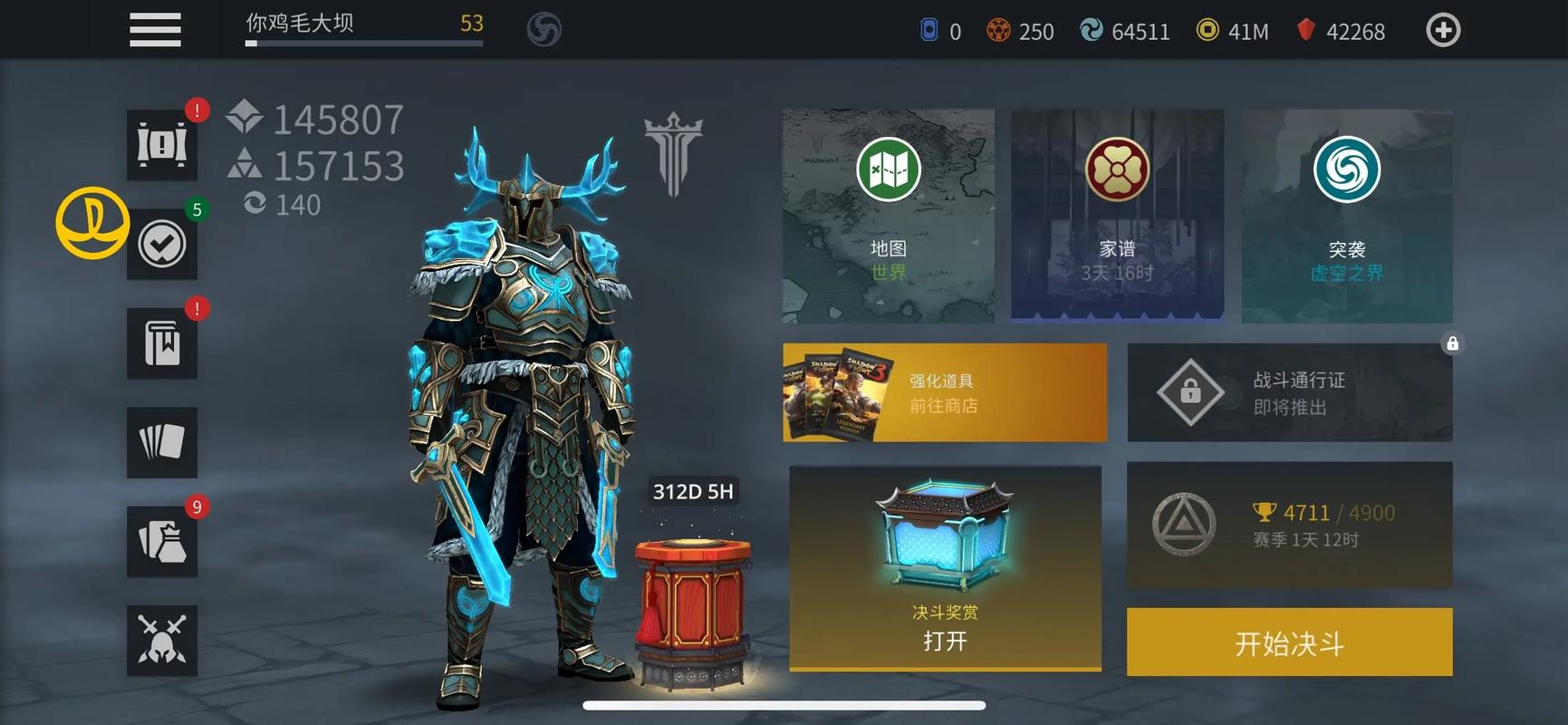Tap the crowned faction emblem
1568x725 pixels.
click(x=673, y=152)
